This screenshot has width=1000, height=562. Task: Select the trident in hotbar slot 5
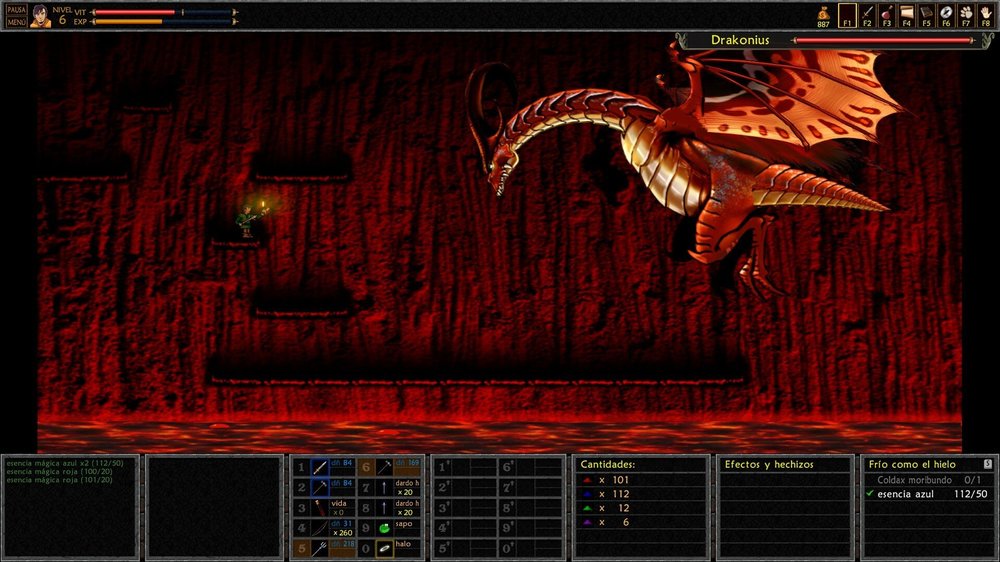click(x=320, y=548)
